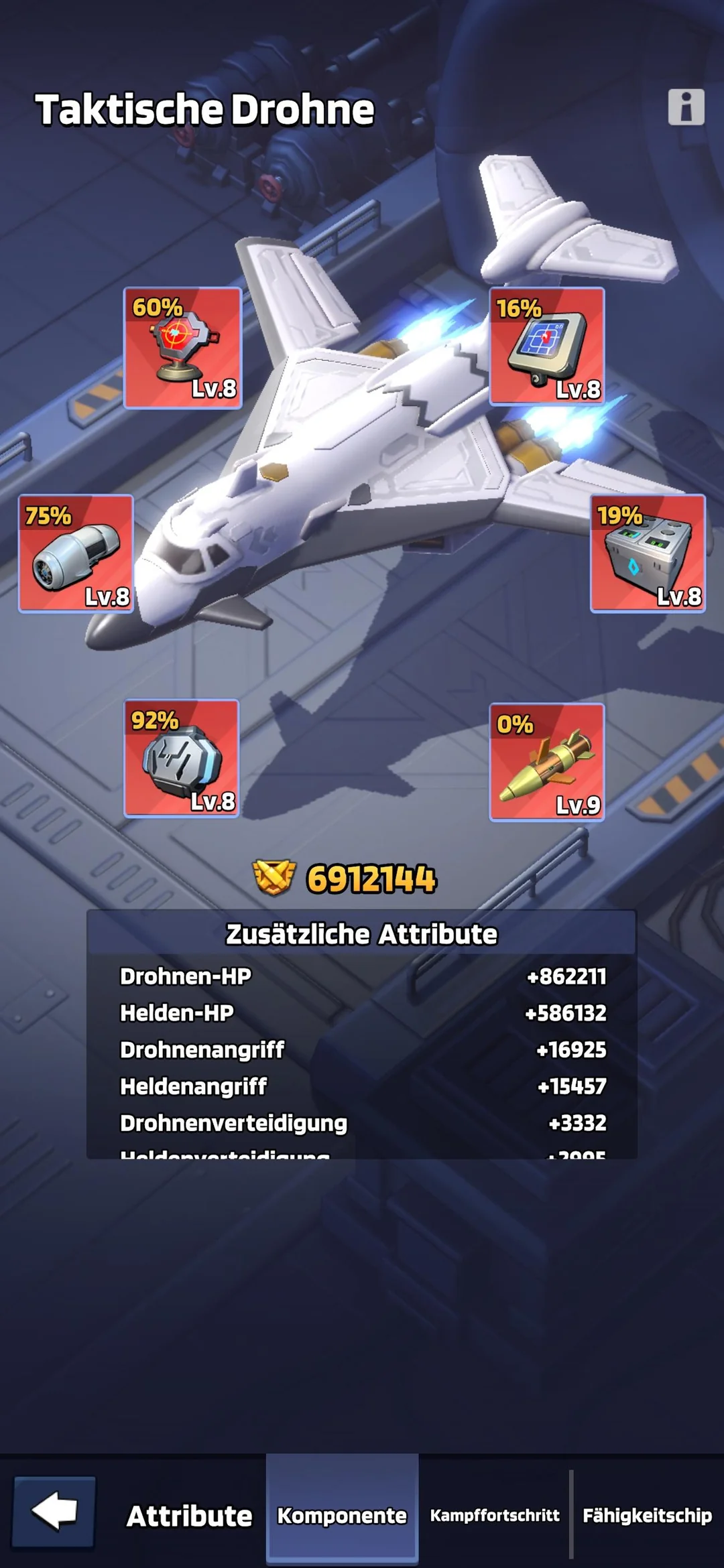Select the armor plate component at 92%
The image size is (724, 1568).
[x=182, y=758]
